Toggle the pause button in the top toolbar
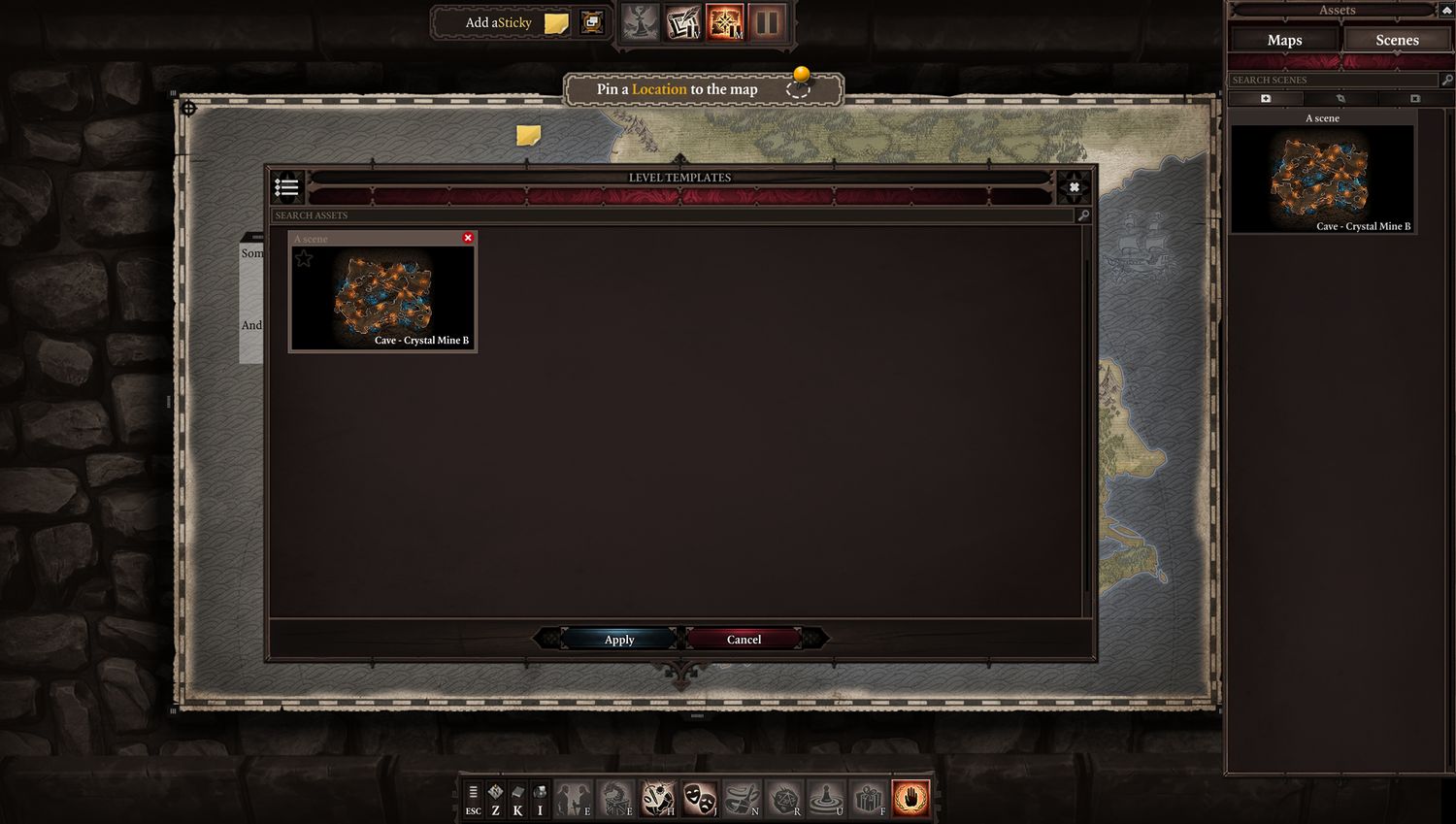 point(767,22)
